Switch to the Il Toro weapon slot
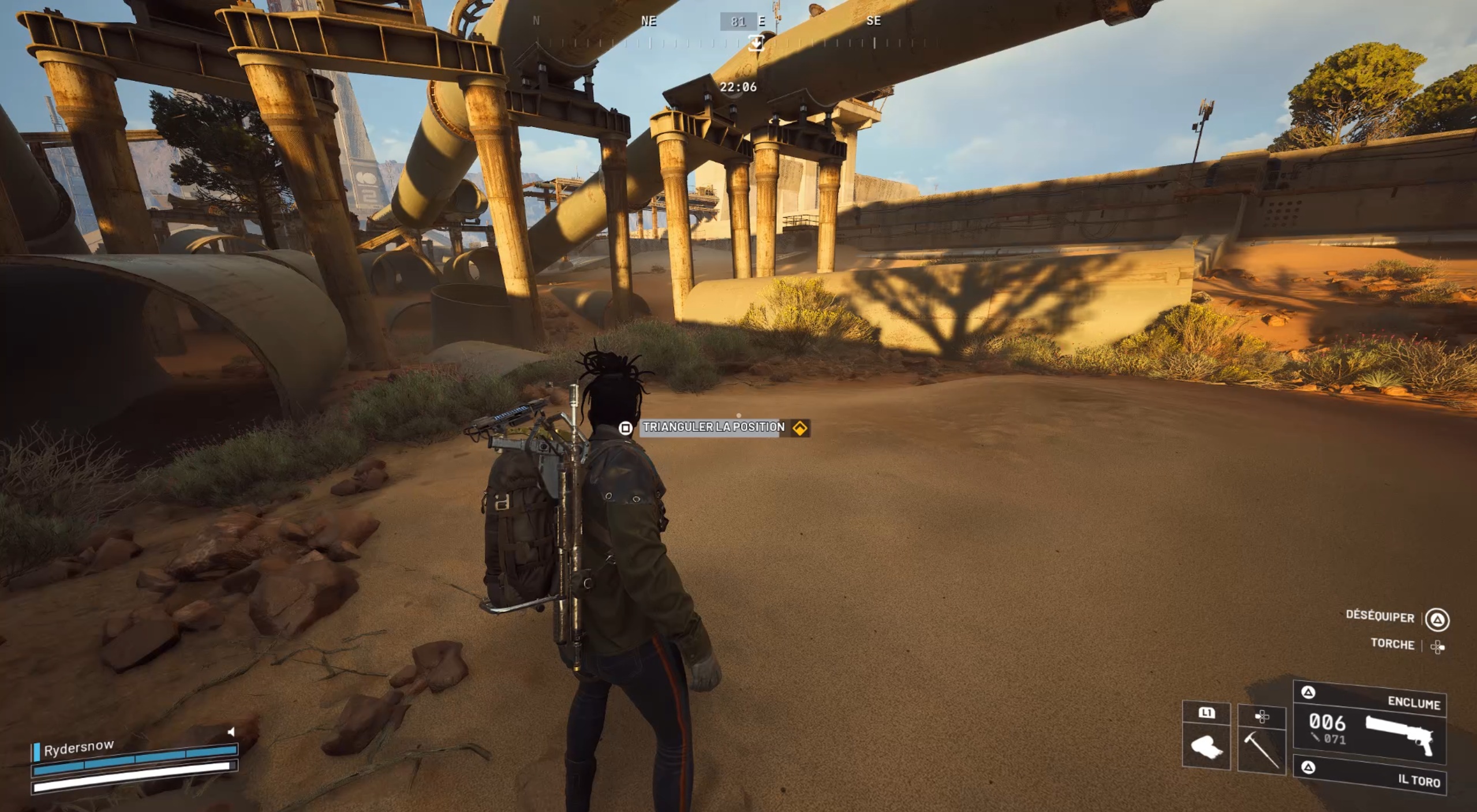The width and height of the screenshot is (1477, 812). 1369,775
